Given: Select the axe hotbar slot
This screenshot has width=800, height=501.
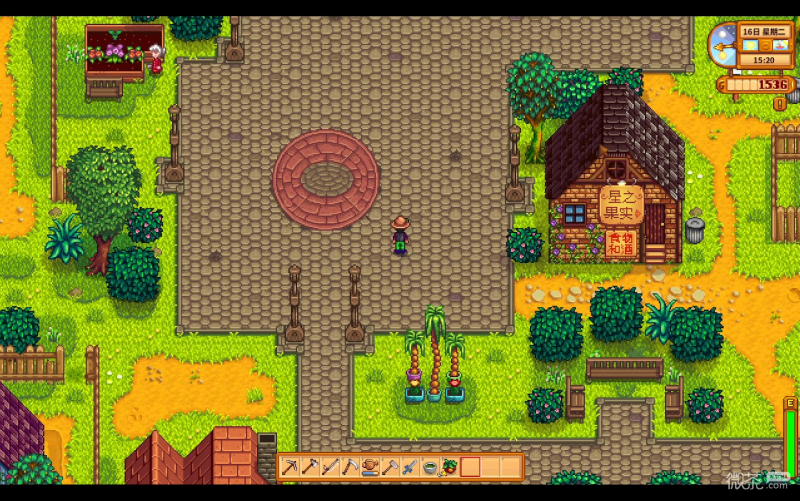Looking at the screenshot, I should point(310,466).
